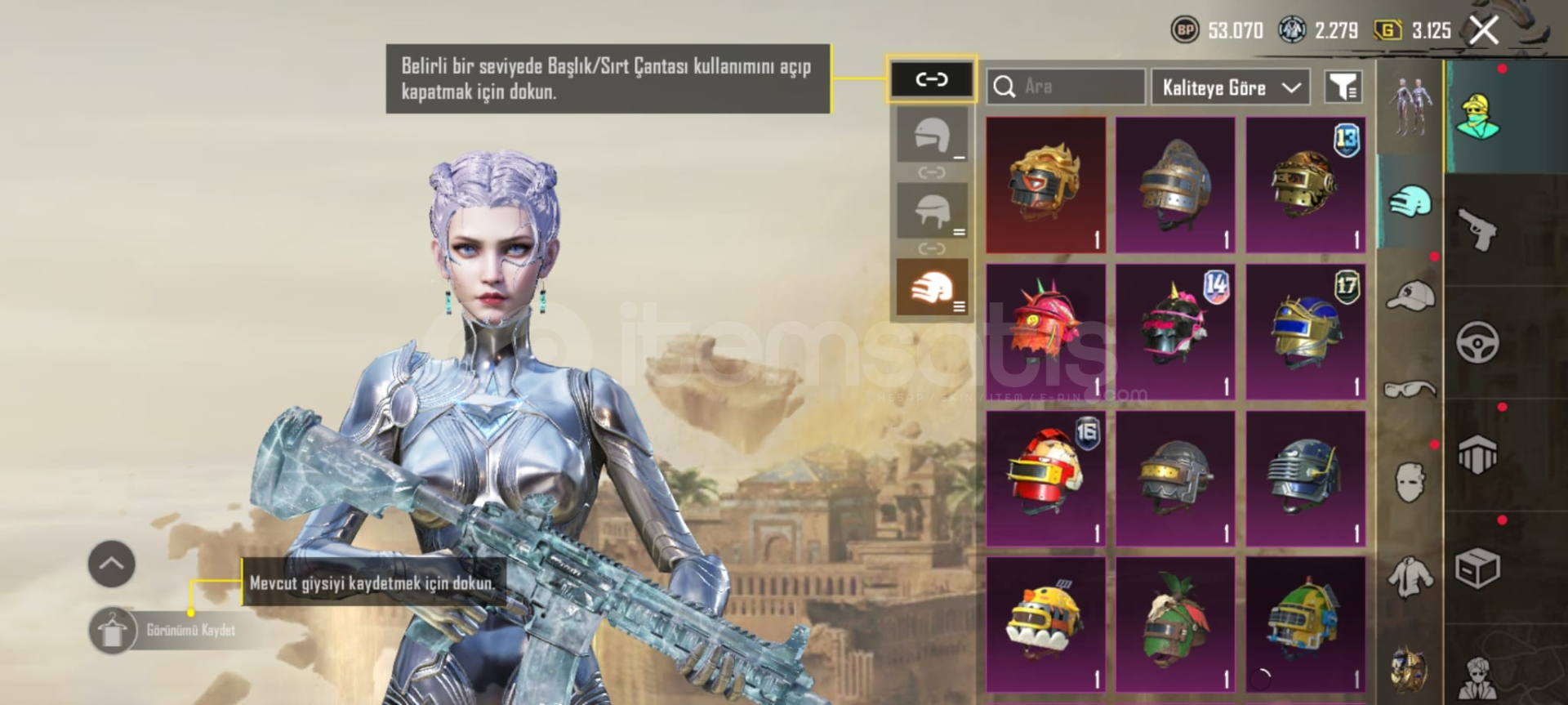Select the green strawberry-leaf helmet skin

click(1175, 623)
